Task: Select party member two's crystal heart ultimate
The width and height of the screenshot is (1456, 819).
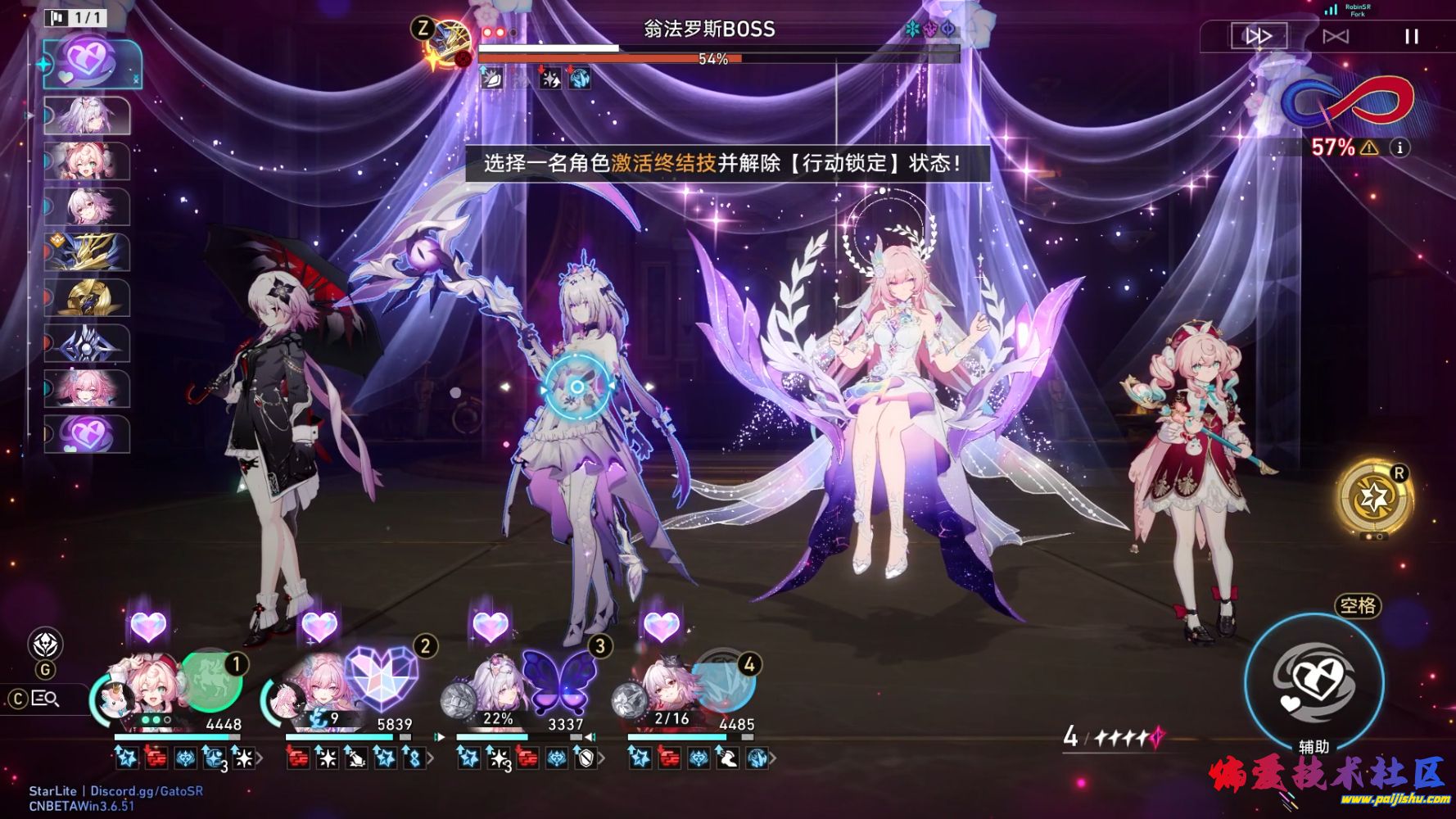Action: click(x=381, y=678)
